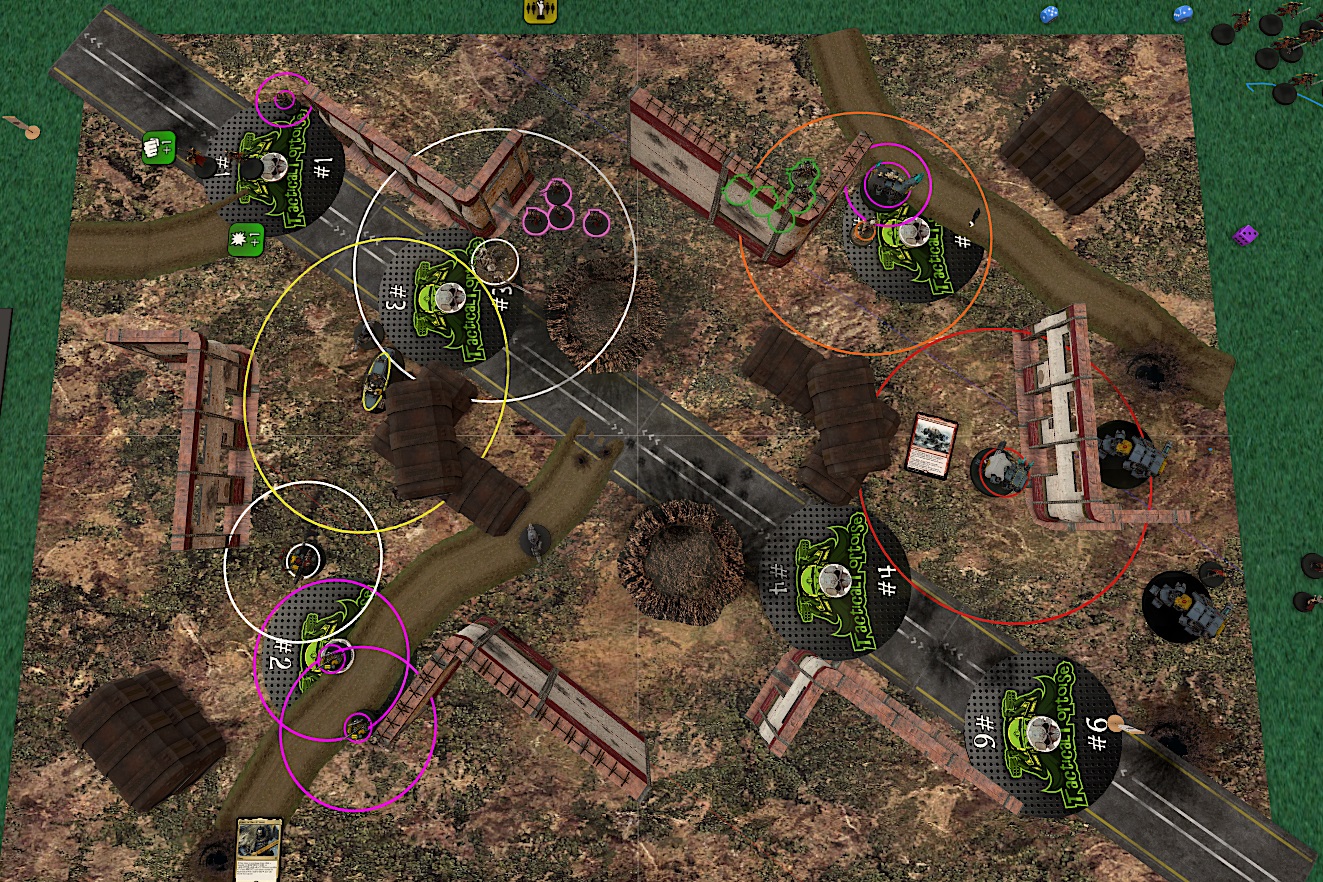This screenshot has height=882, width=1323.
Task: Click the purple die
Action: [1245, 235]
